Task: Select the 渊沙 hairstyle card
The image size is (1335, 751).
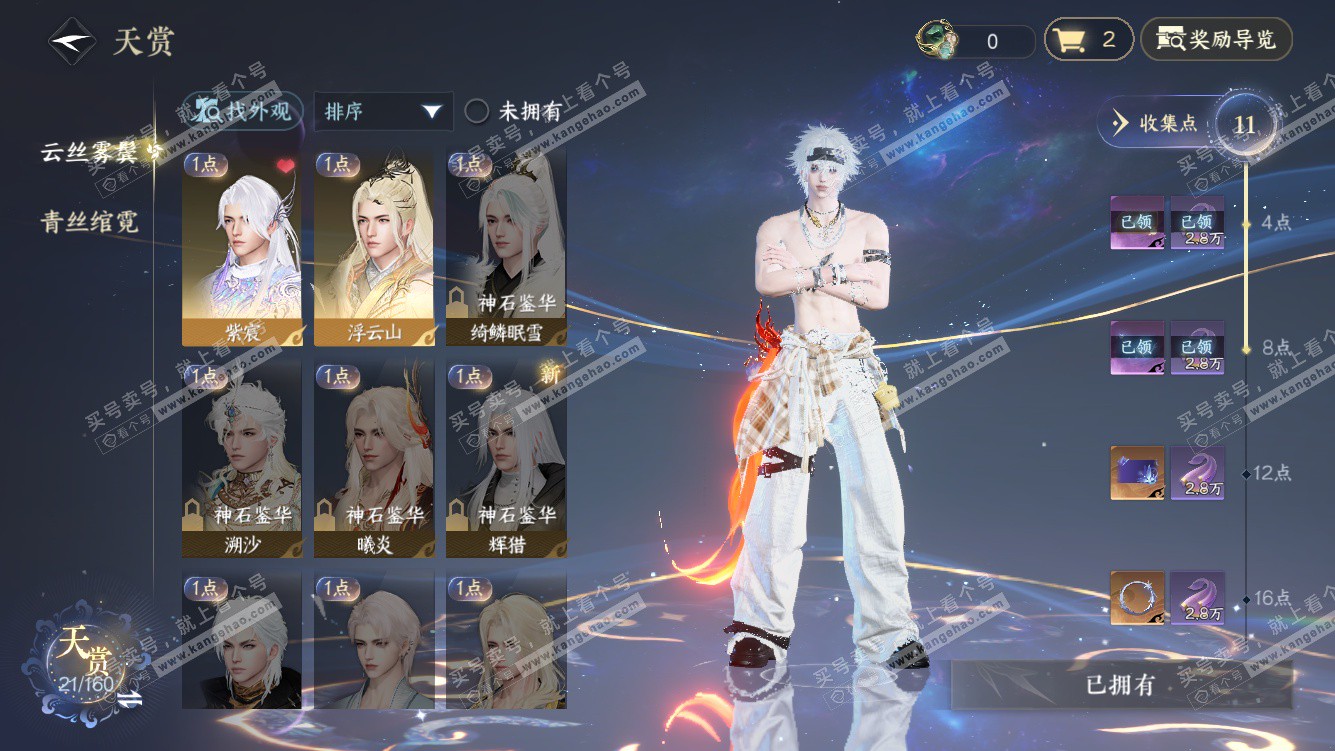Action: [x=242, y=460]
